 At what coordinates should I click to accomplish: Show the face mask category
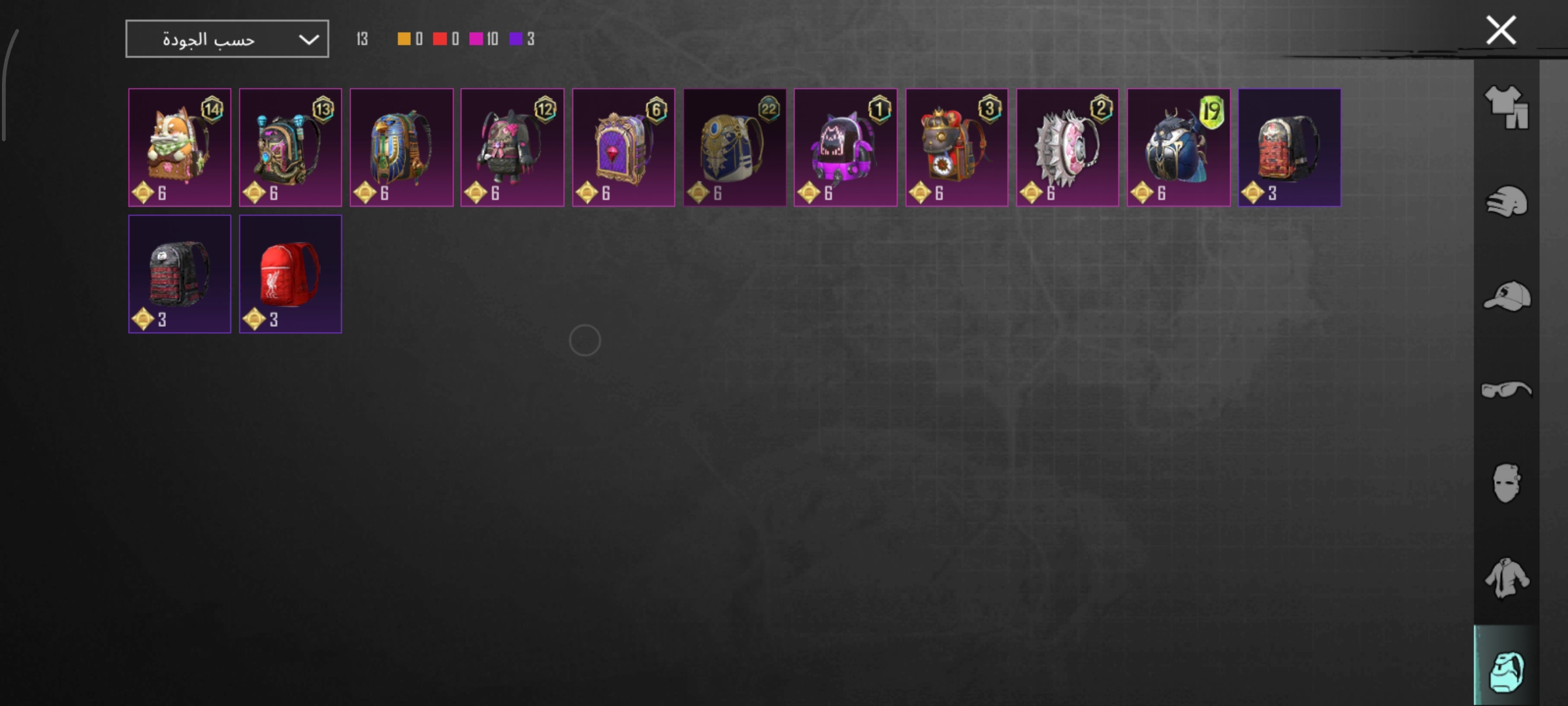pos(1506,484)
